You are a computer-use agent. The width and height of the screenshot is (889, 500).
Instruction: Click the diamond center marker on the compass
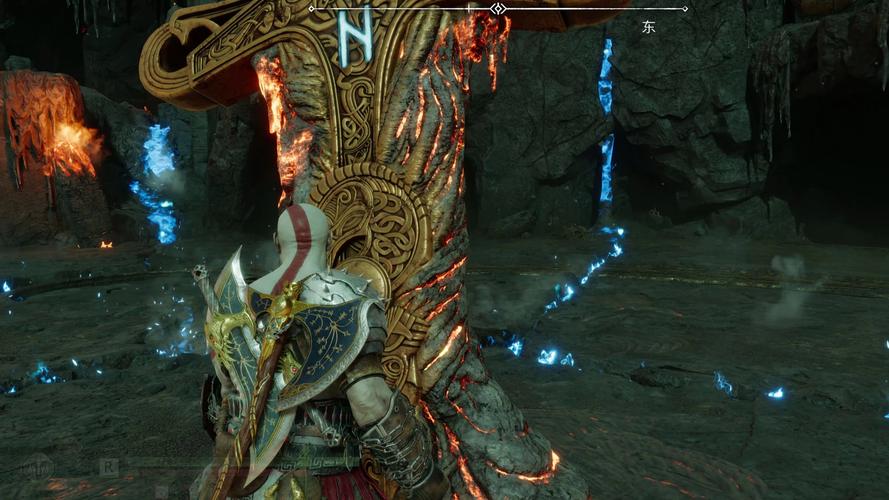[498, 9]
